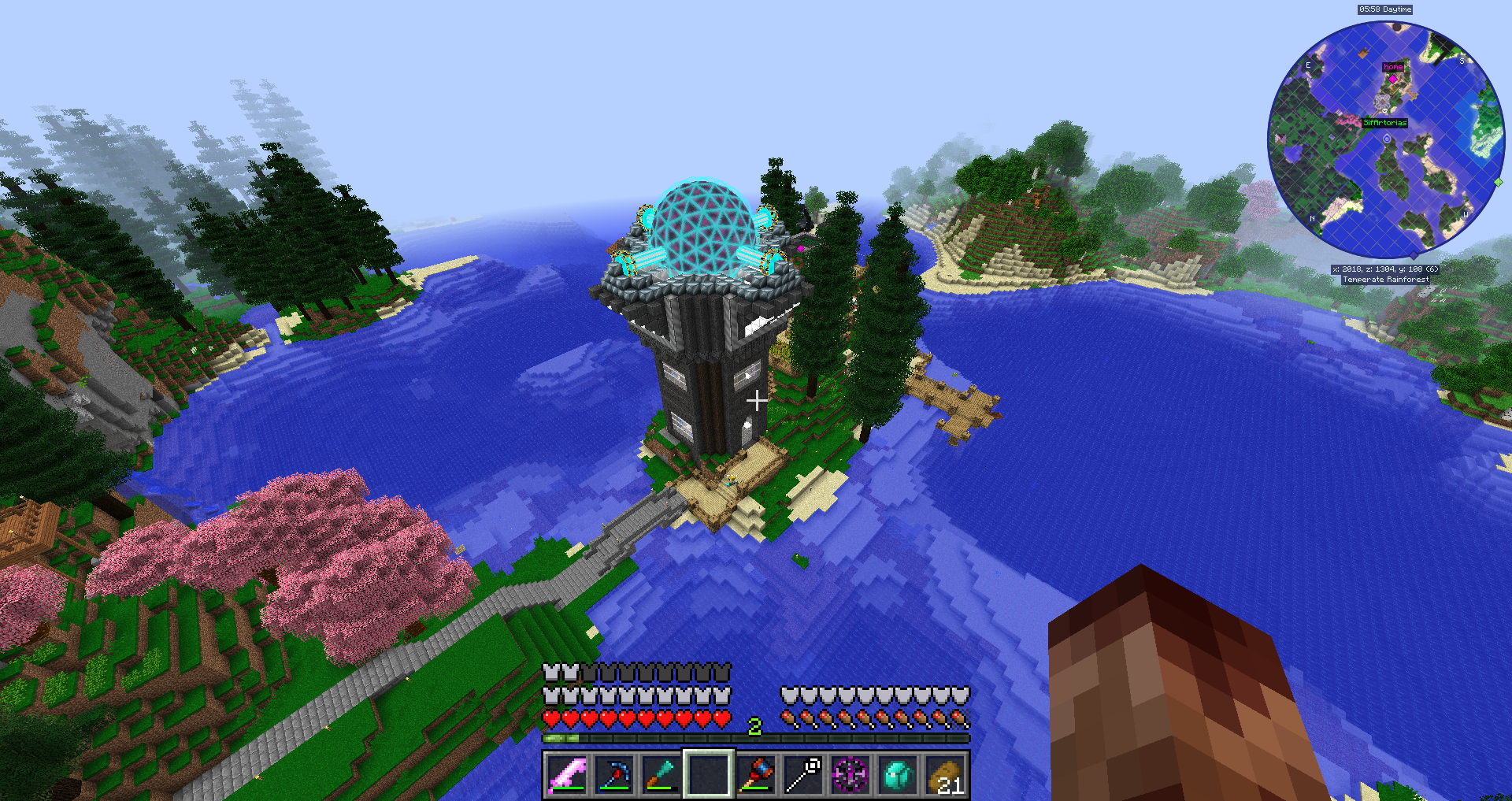Choose the purple circular focus item
1512x801 pixels.
(850, 774)
